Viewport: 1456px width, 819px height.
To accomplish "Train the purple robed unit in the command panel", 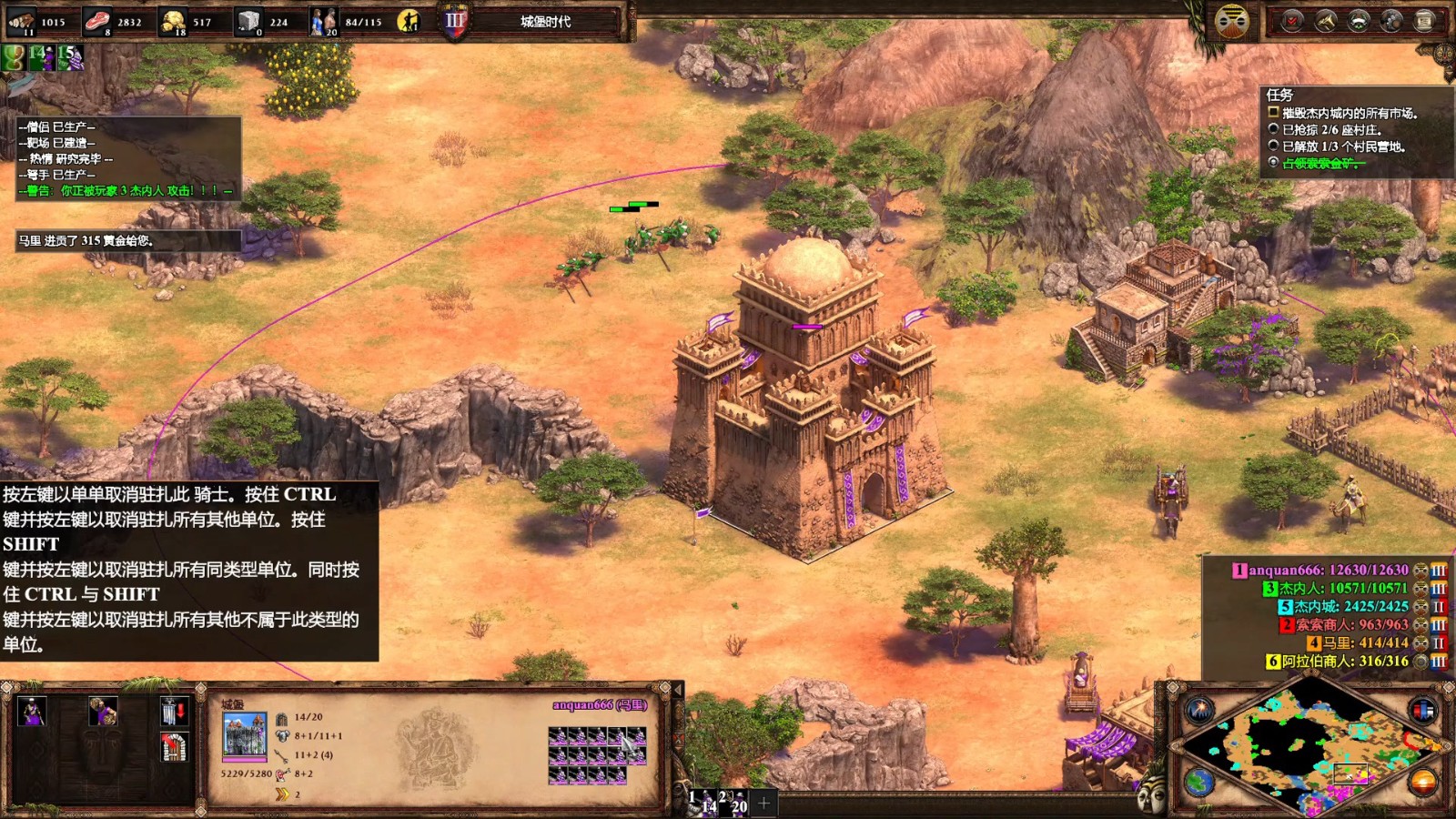I will 33,711.
